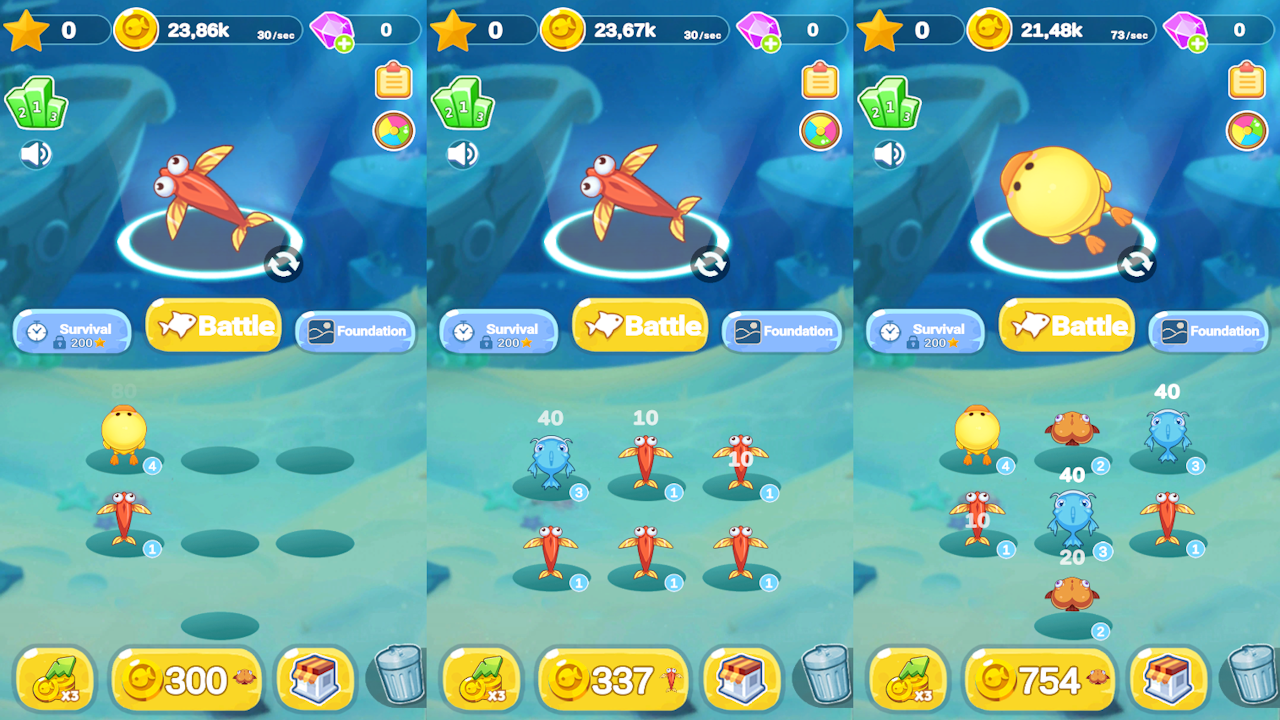Buy a fish for 300 coins
This screenshot has height=720, width=1280.
187,679
